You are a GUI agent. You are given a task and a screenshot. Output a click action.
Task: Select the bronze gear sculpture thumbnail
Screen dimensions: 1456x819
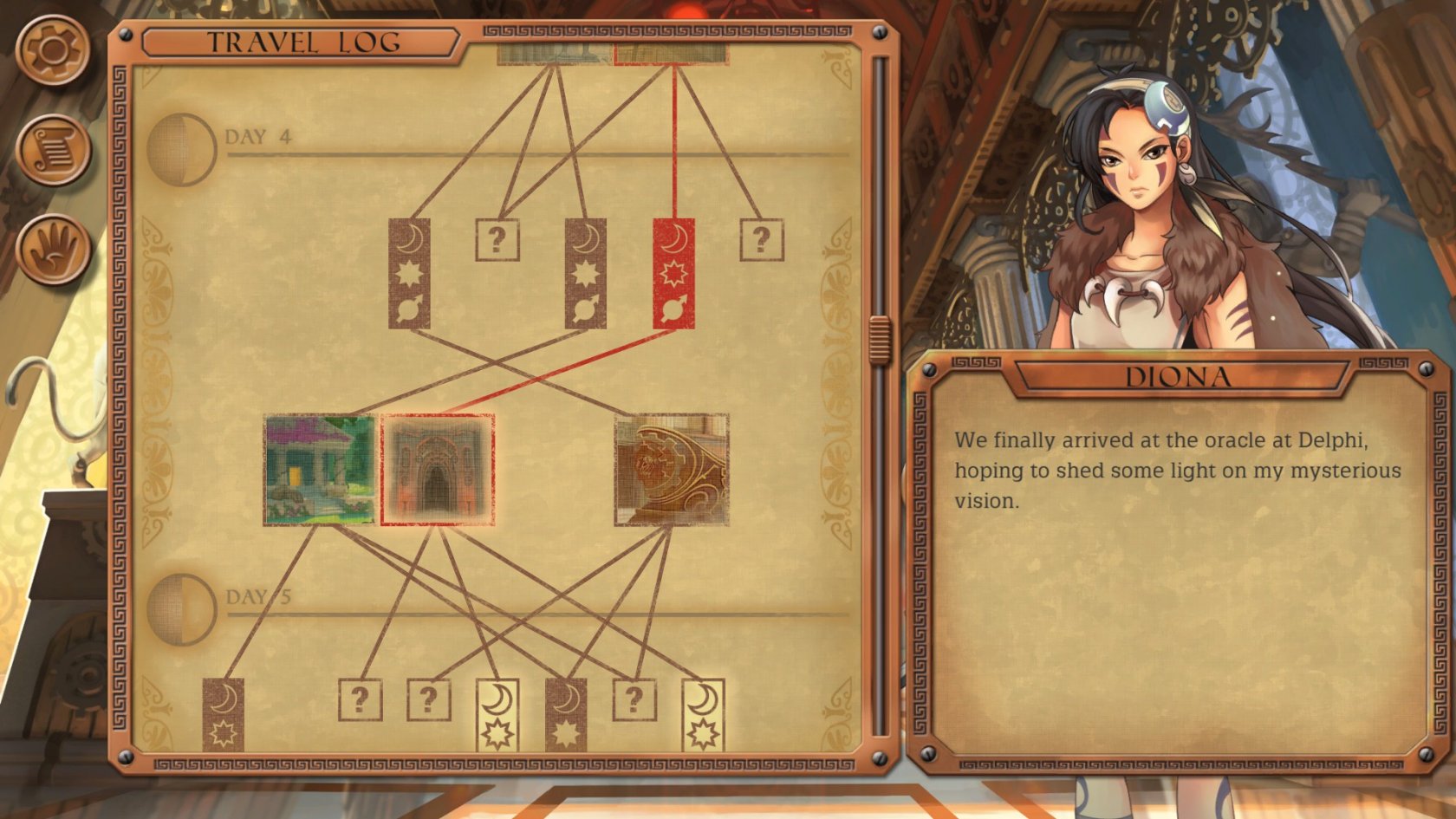672,470
